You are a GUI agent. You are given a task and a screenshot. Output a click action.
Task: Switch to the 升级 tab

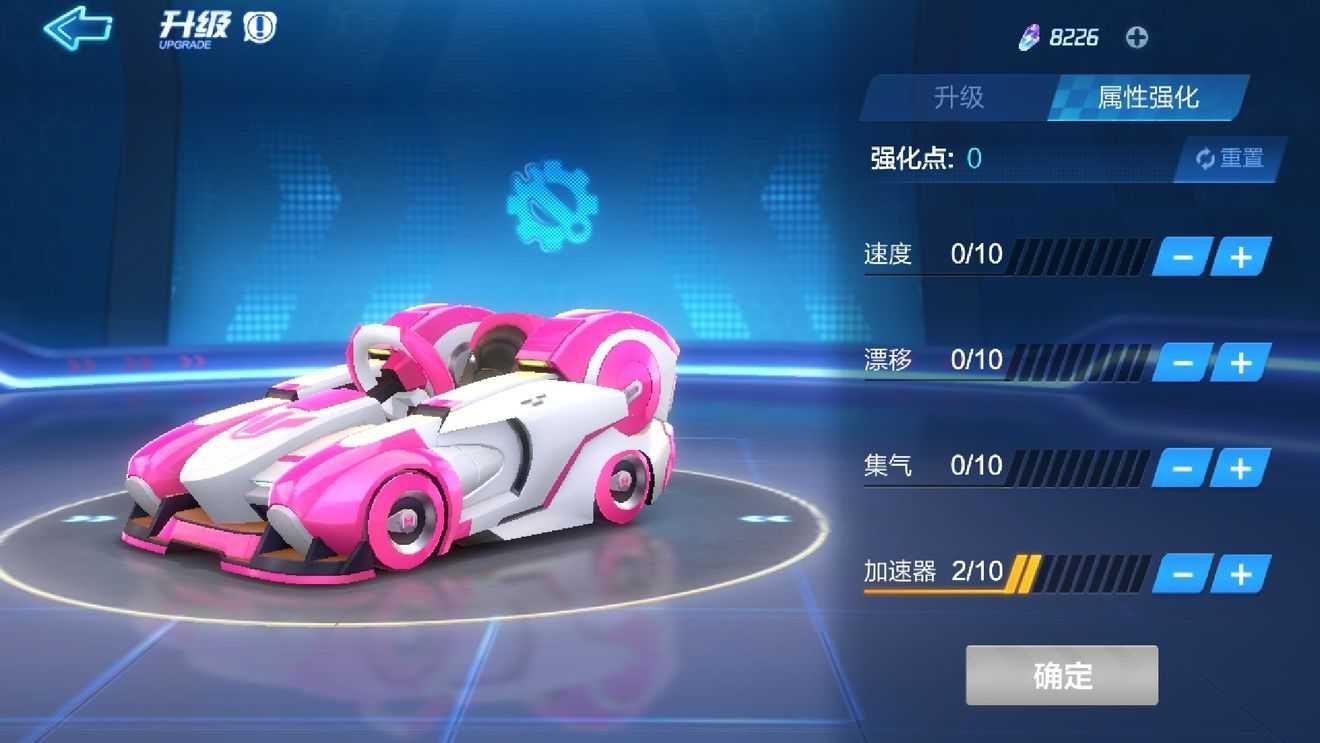click(x=958, y=98)
